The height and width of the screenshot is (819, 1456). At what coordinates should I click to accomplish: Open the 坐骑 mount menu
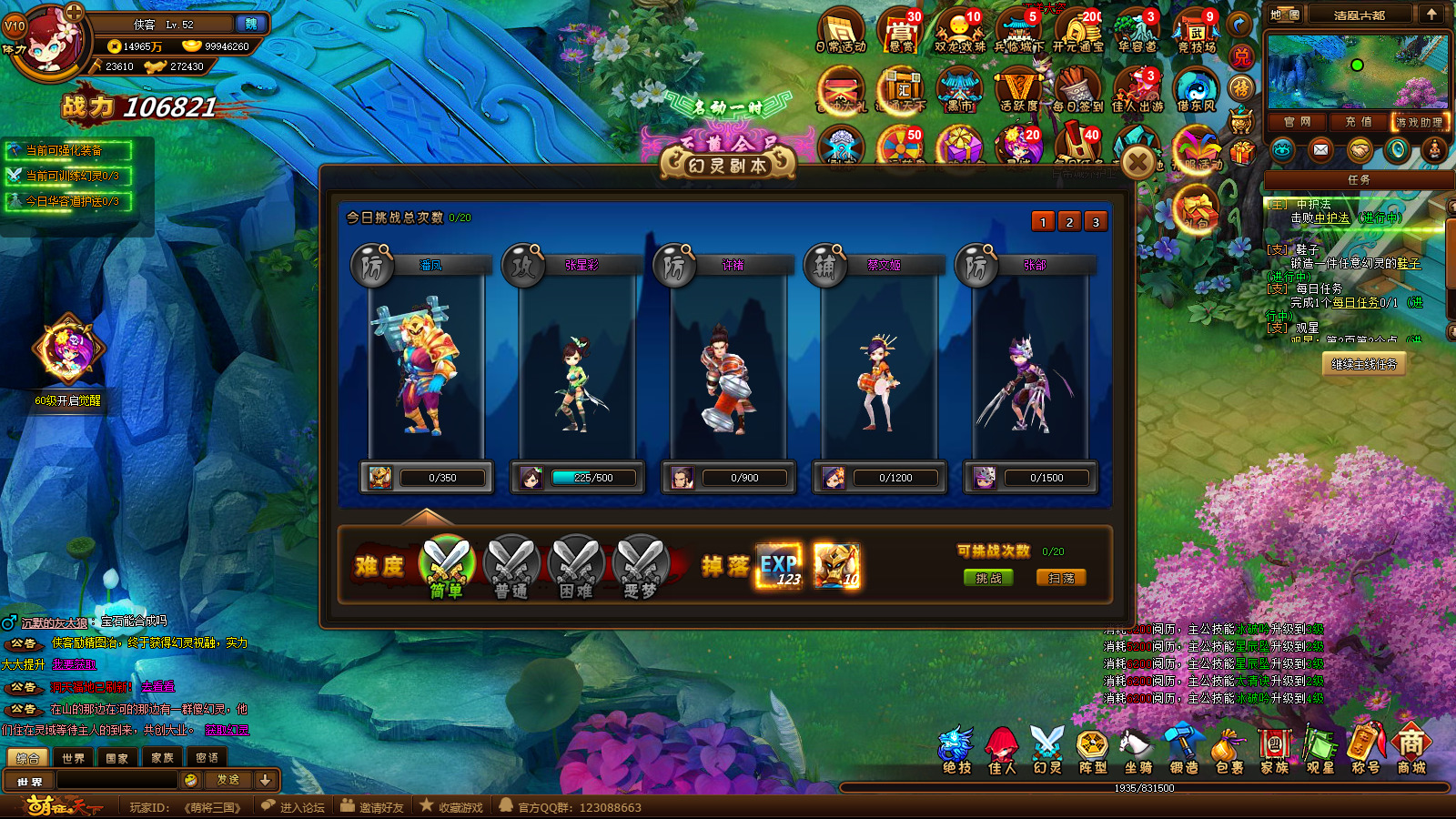coord(1137,750)
